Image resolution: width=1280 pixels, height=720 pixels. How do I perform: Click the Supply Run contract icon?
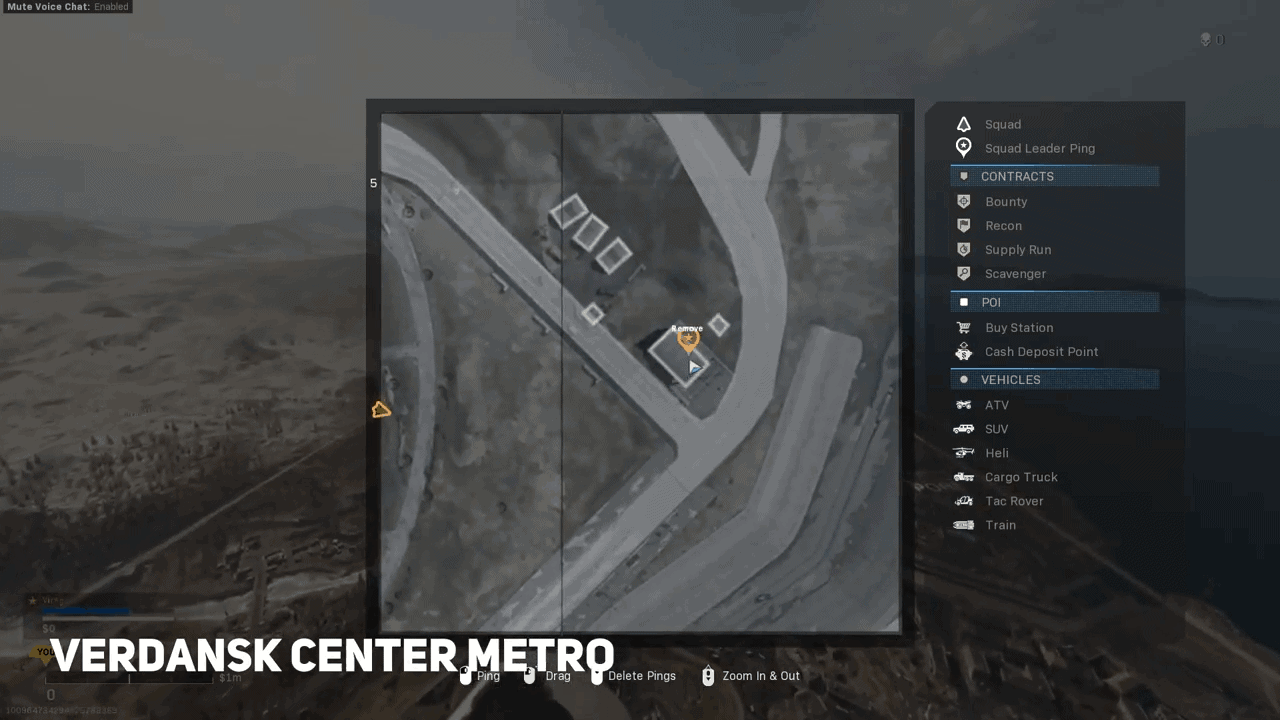[x=963, y=249]
